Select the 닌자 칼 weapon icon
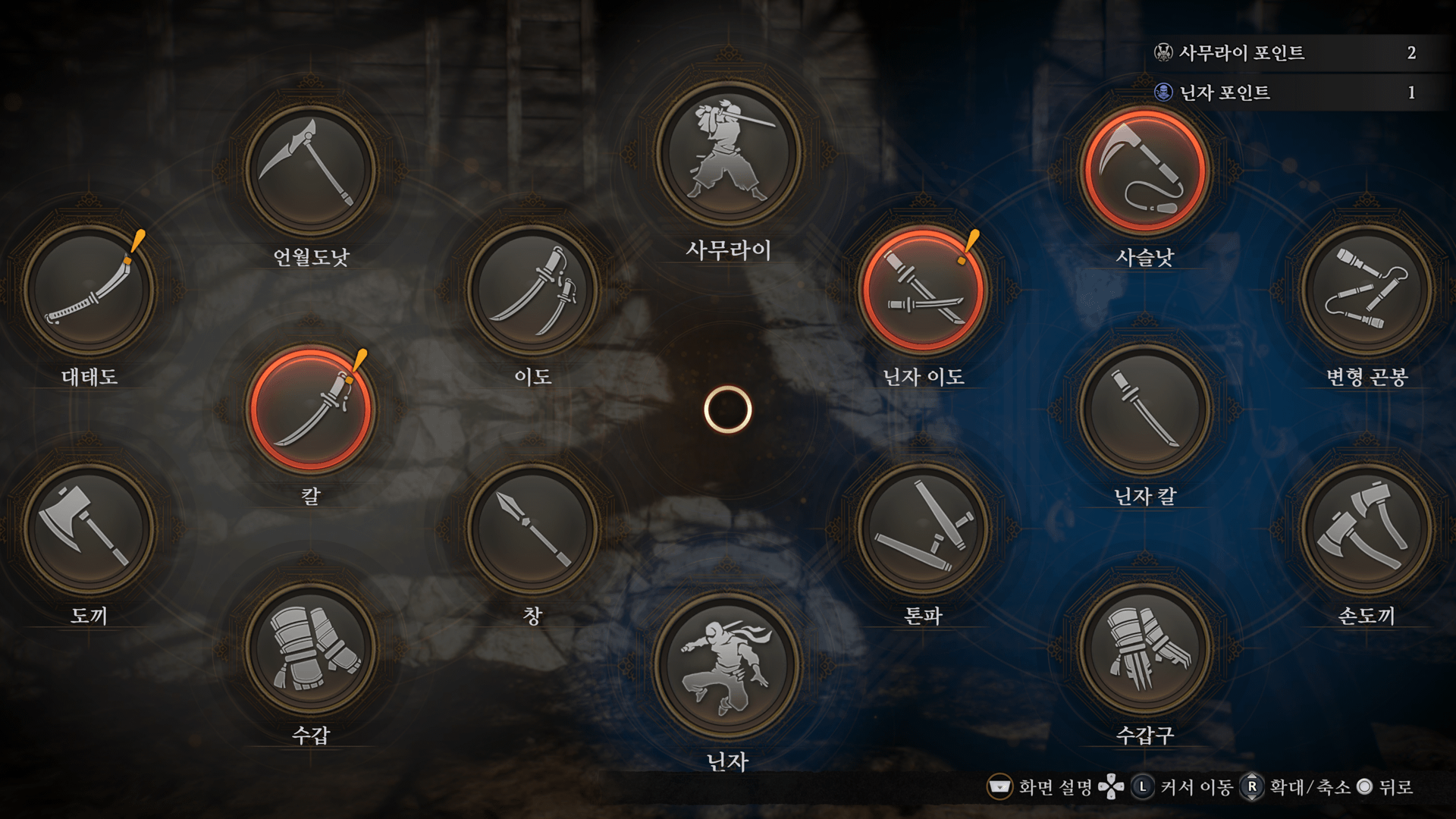 point(1145,409)
